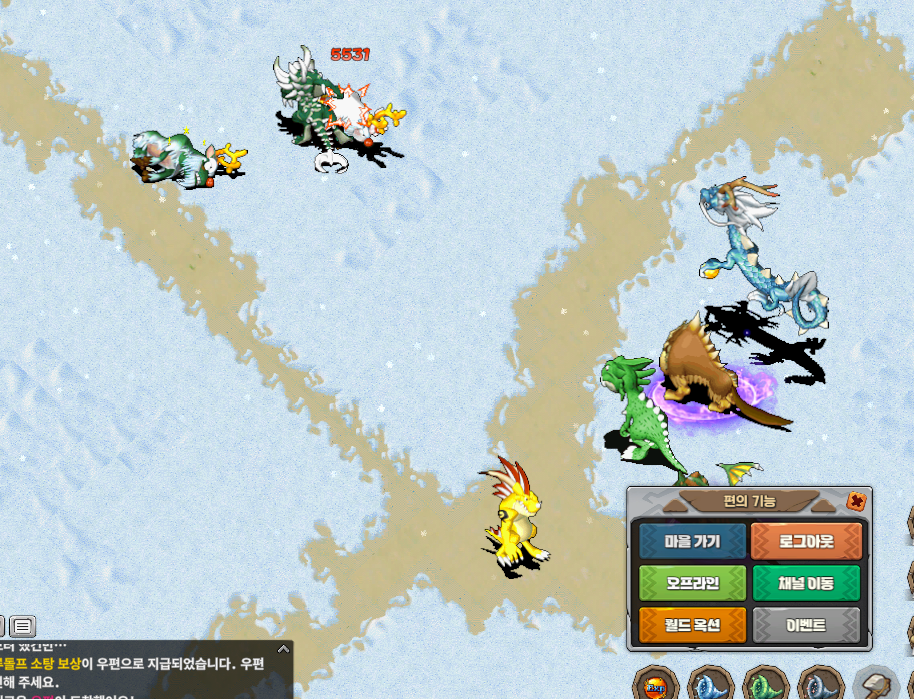The image size is (914, 699).
Task: Click the chat message window
Action: tap(140, 672)
